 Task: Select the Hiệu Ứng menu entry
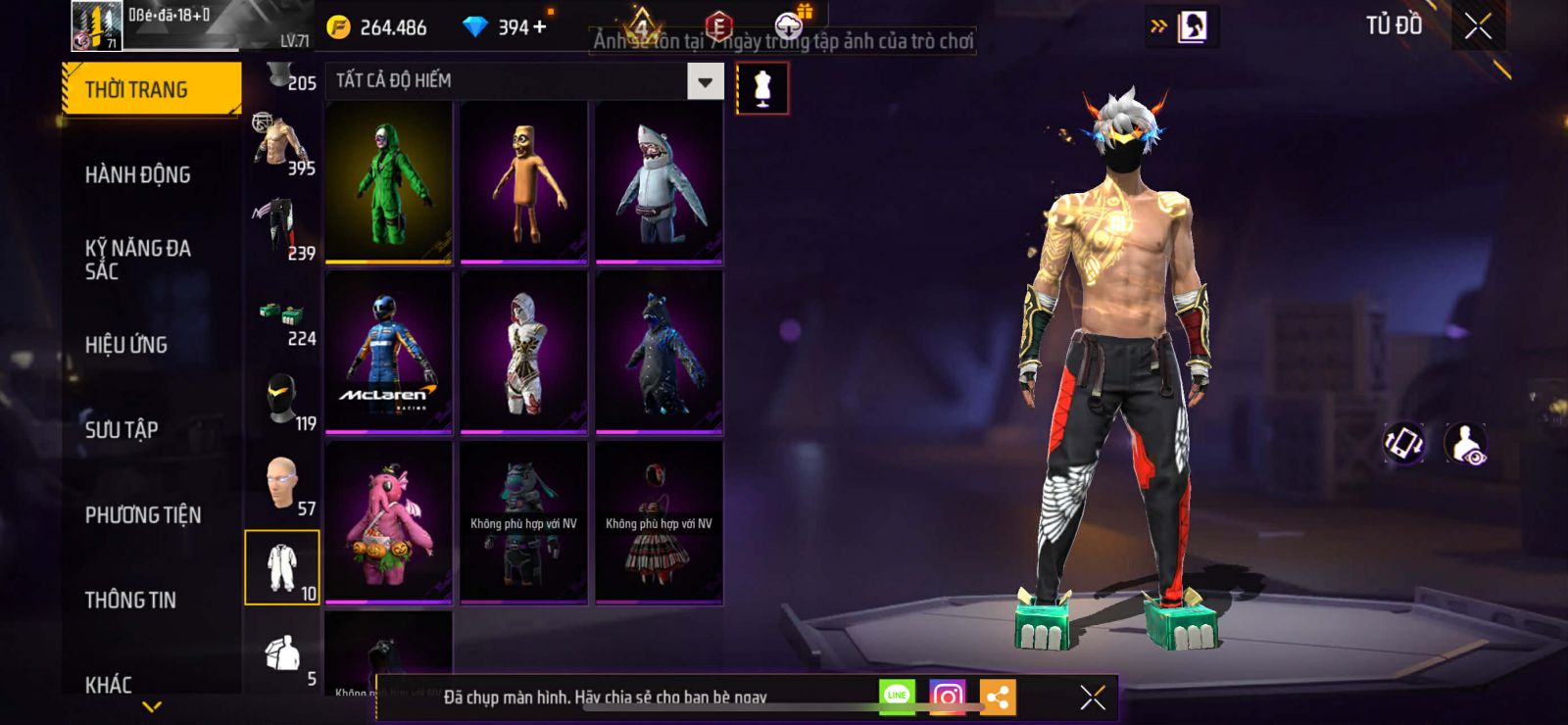click(126, 345)
